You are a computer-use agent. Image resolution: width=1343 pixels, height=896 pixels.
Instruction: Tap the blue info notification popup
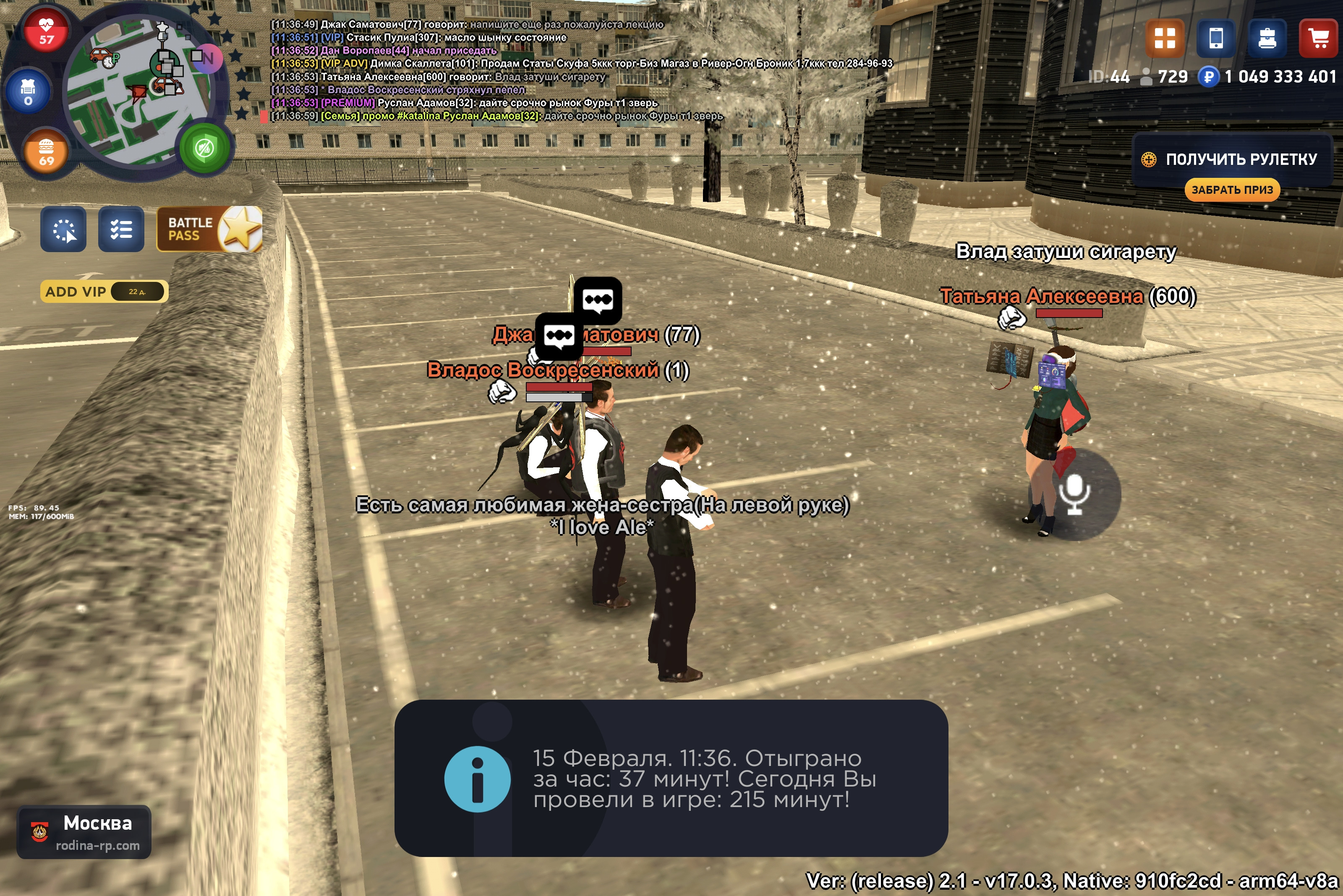tap(671, 778)
